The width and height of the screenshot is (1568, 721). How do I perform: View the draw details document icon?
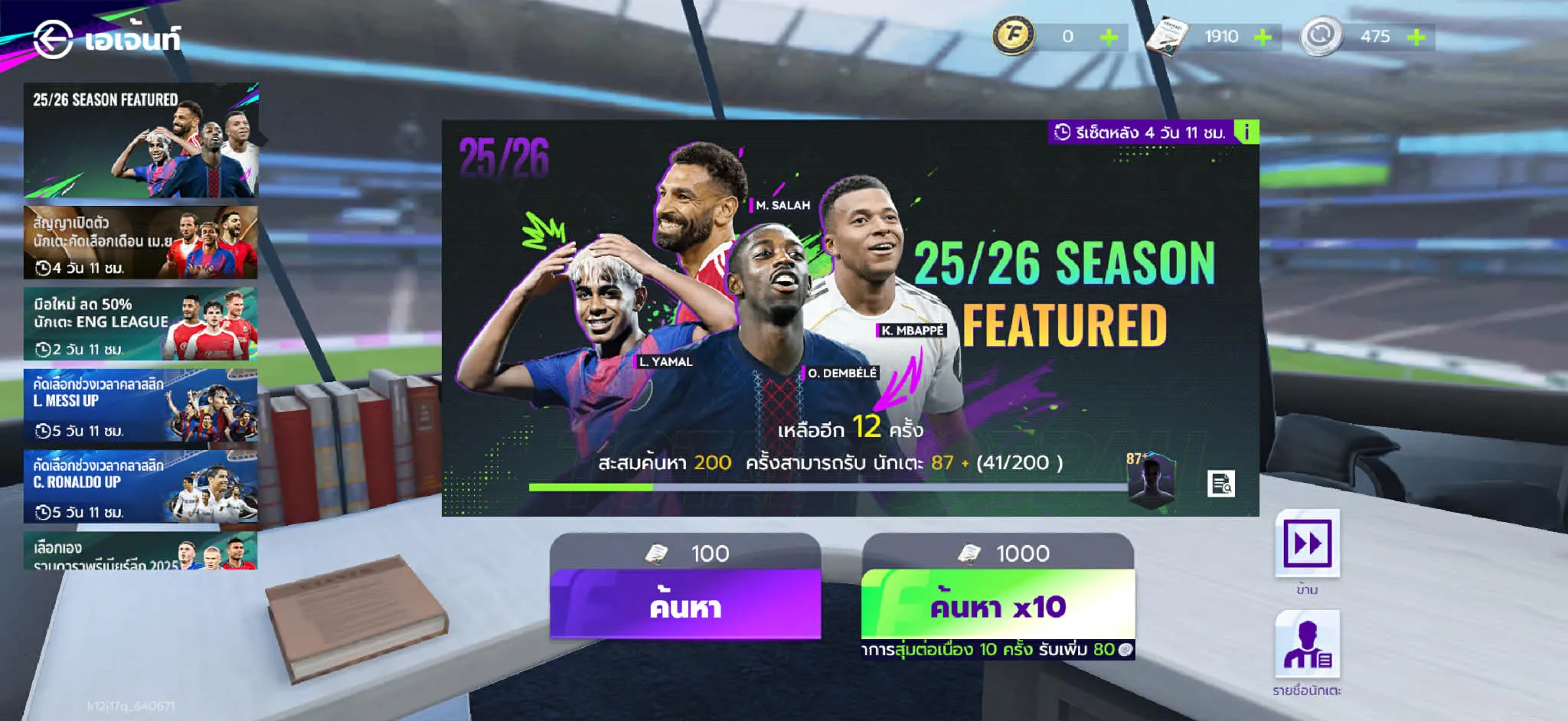tap(1221, 484)
